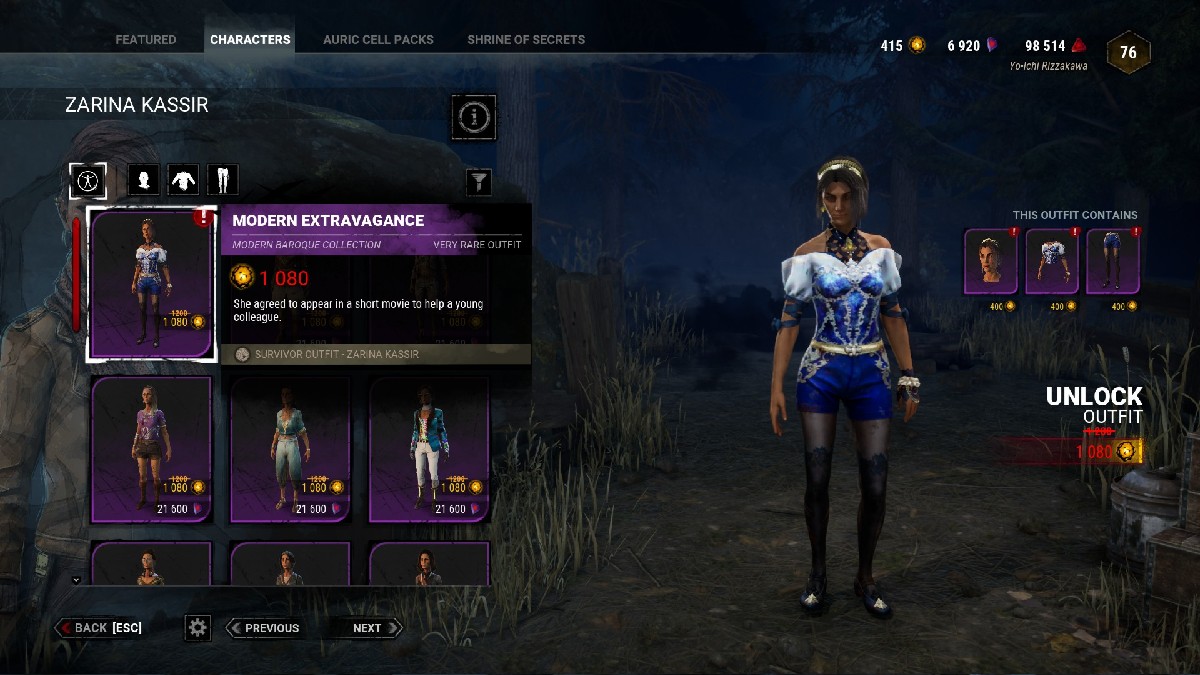The image size is (1200, 675).
Task: Go to Auric Cell Packs tab
Action: tap(378, 40)
